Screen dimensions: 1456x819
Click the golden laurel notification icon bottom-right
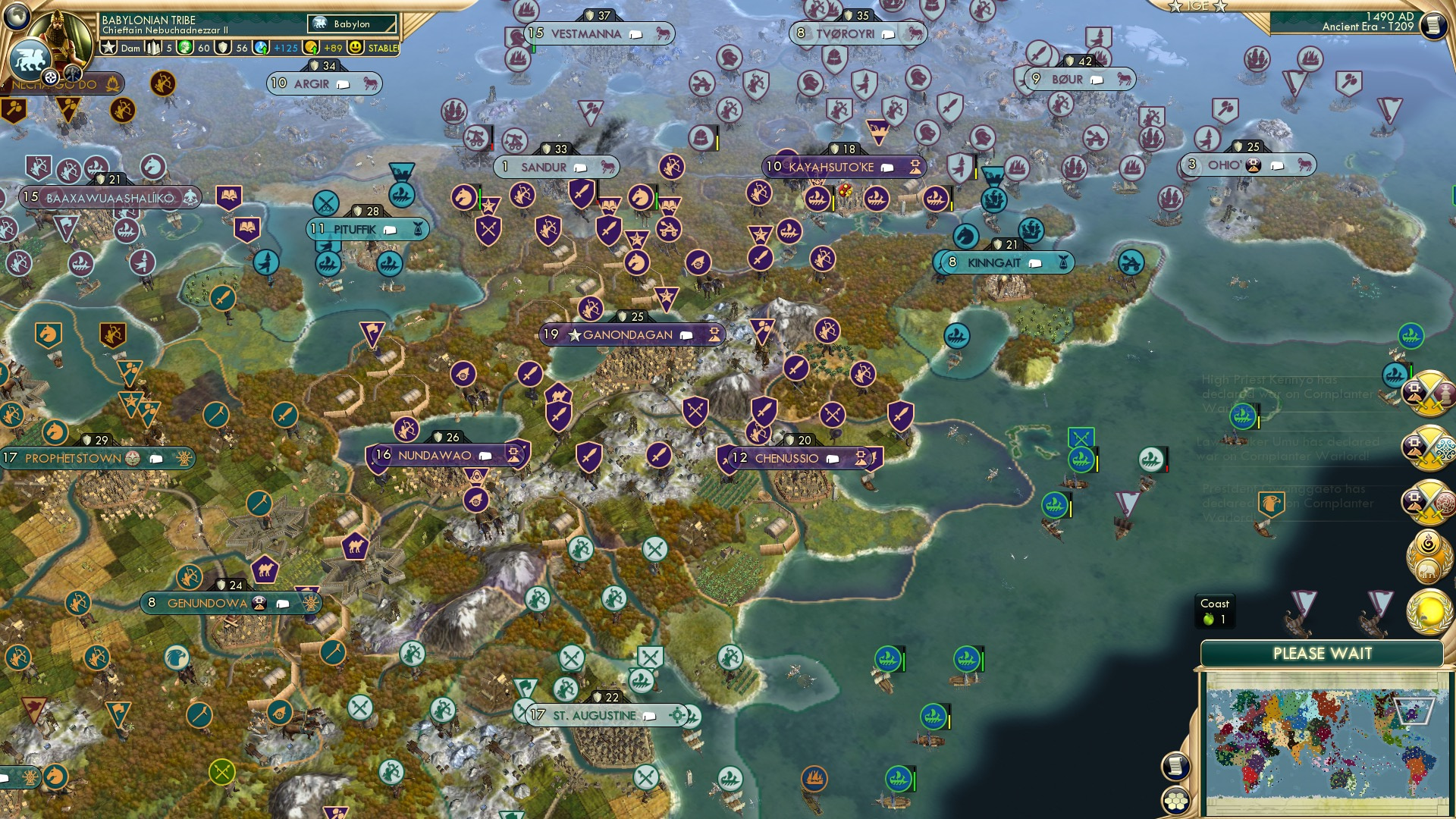[1429, 610]
